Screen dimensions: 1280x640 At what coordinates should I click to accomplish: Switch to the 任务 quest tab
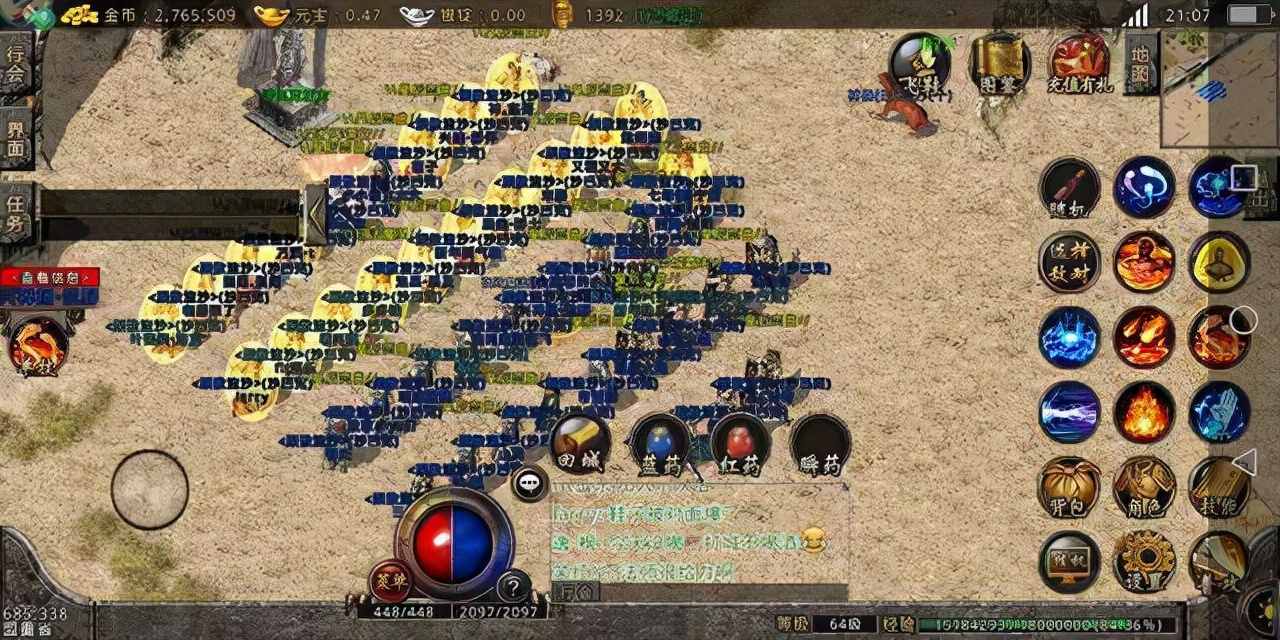point(17,210)
